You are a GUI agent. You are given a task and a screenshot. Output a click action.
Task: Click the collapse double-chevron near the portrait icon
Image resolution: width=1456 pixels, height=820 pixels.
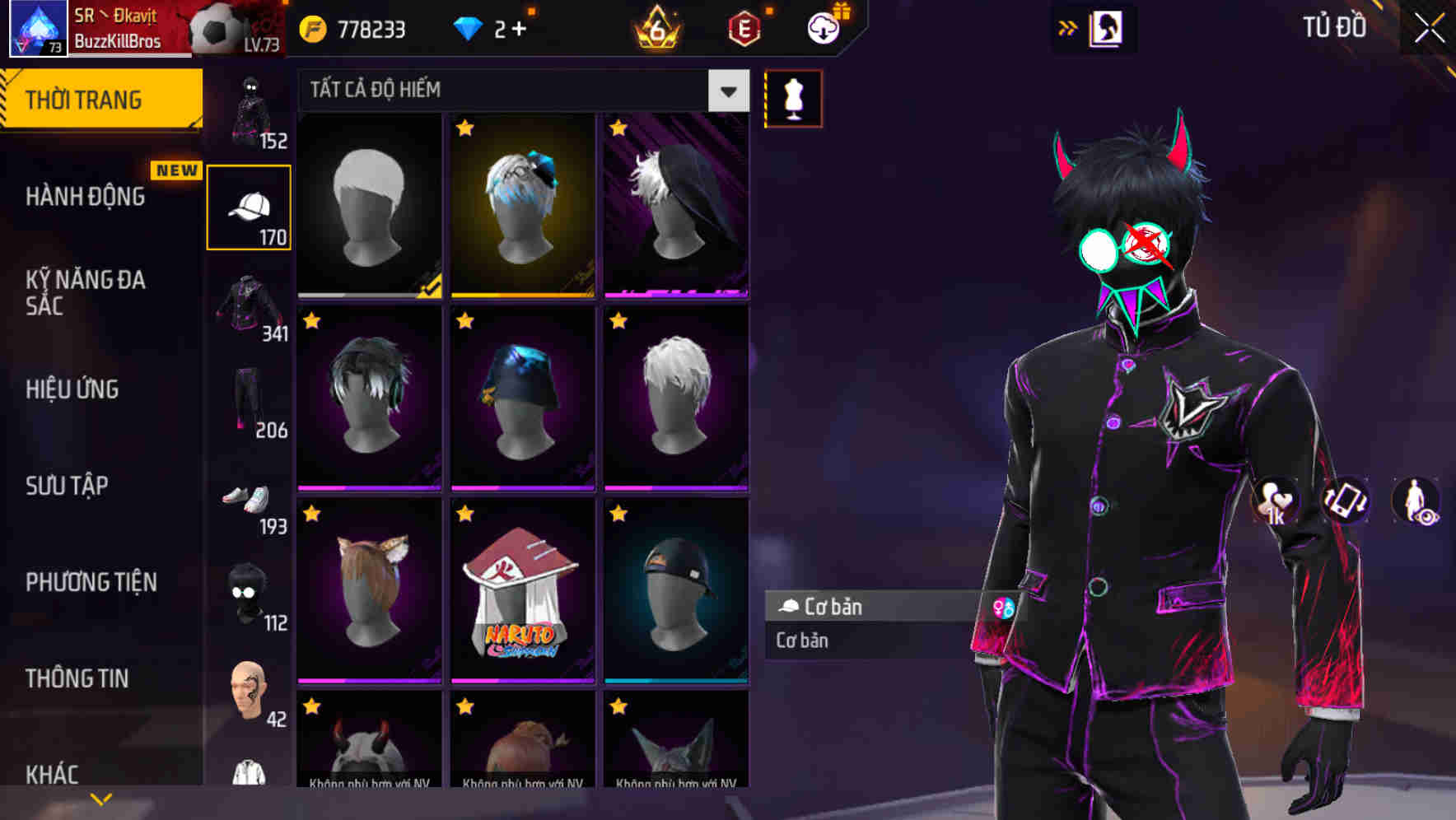pos(1067,27)
